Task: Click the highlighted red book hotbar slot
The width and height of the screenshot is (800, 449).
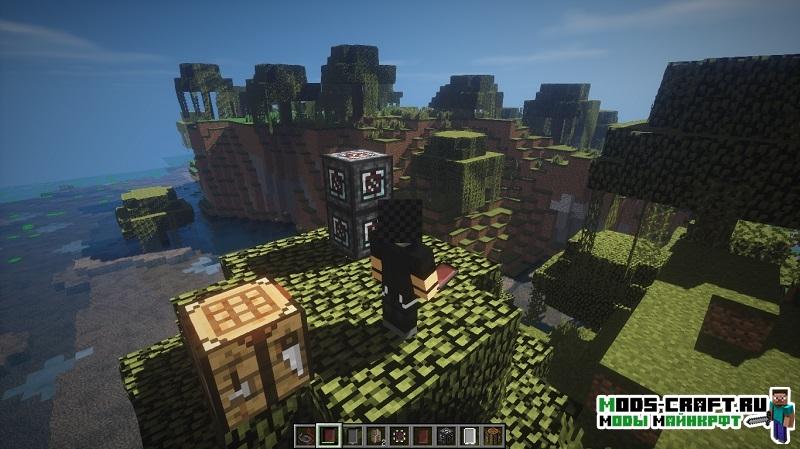Action: (328, 436)
